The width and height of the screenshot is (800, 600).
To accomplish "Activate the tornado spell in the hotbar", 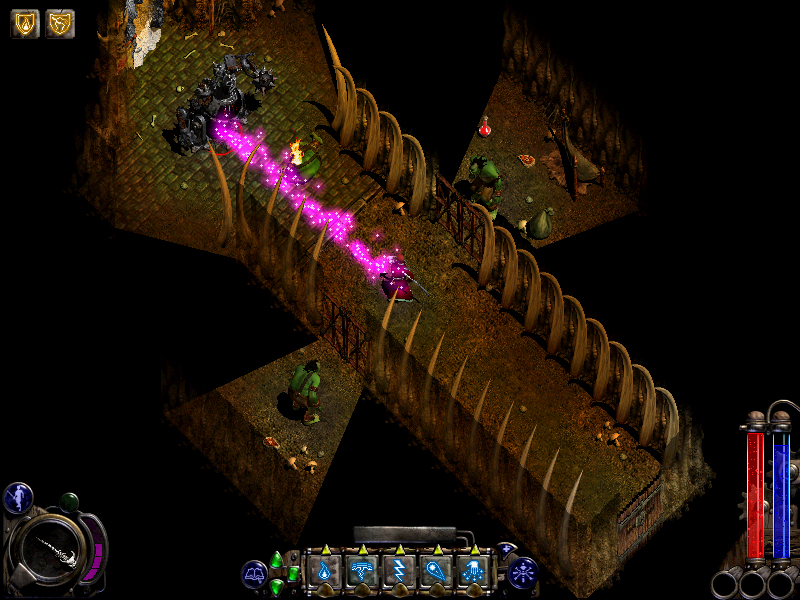I will pyautogui.click(x=361, y=571).
